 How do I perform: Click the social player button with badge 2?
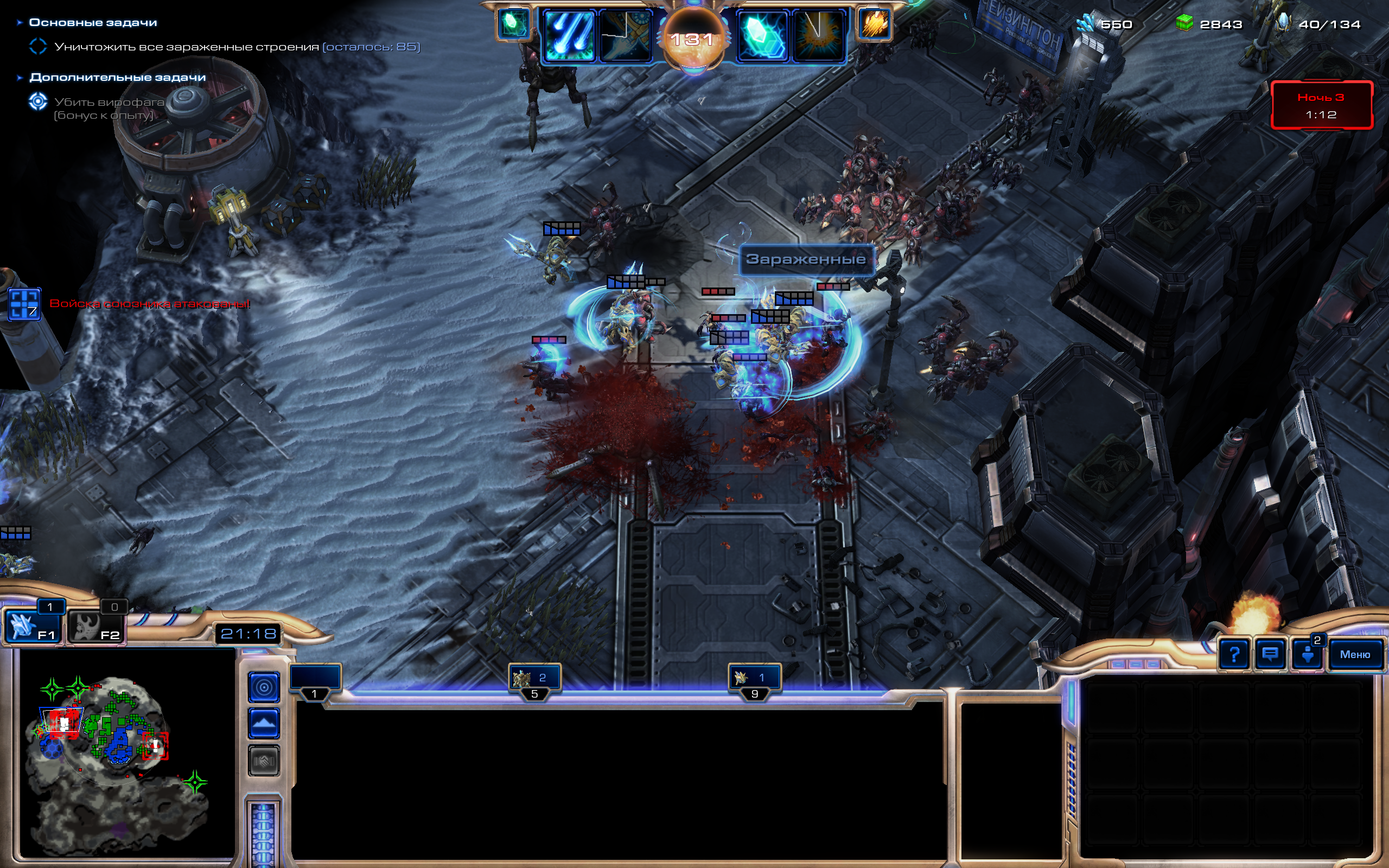[1308, 654]
